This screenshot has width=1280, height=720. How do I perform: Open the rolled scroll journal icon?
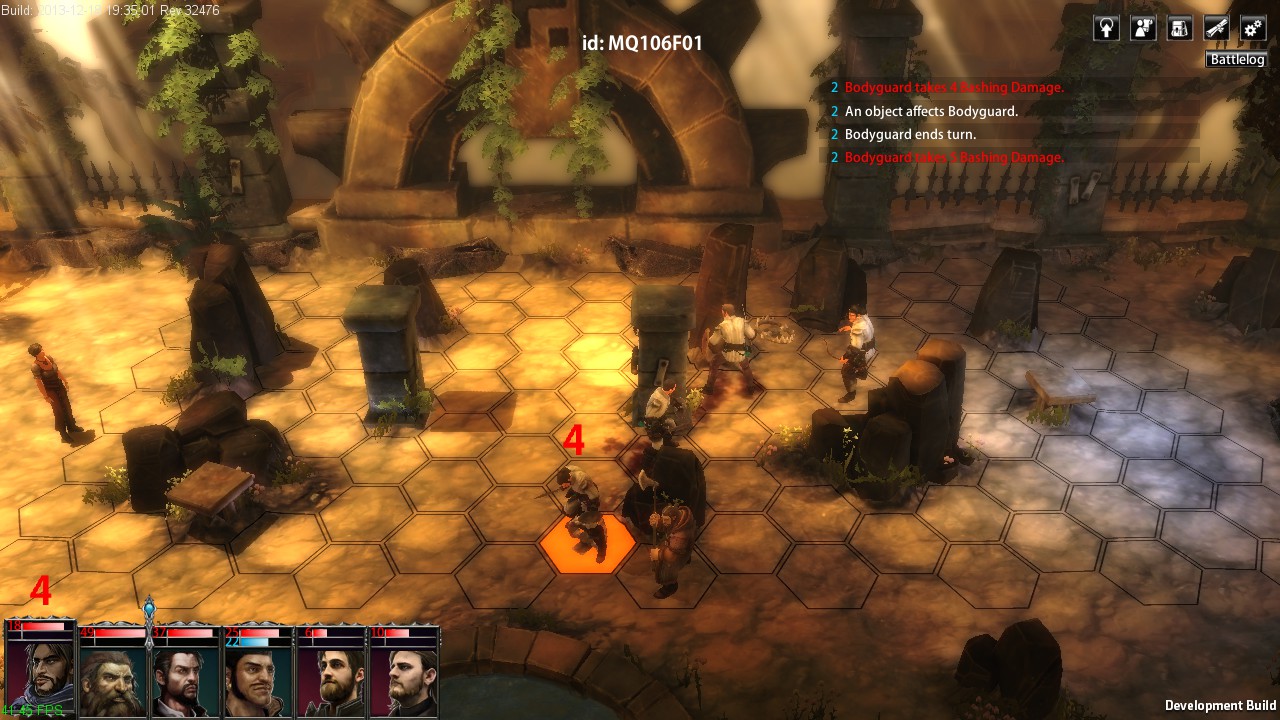[1216, 28]
